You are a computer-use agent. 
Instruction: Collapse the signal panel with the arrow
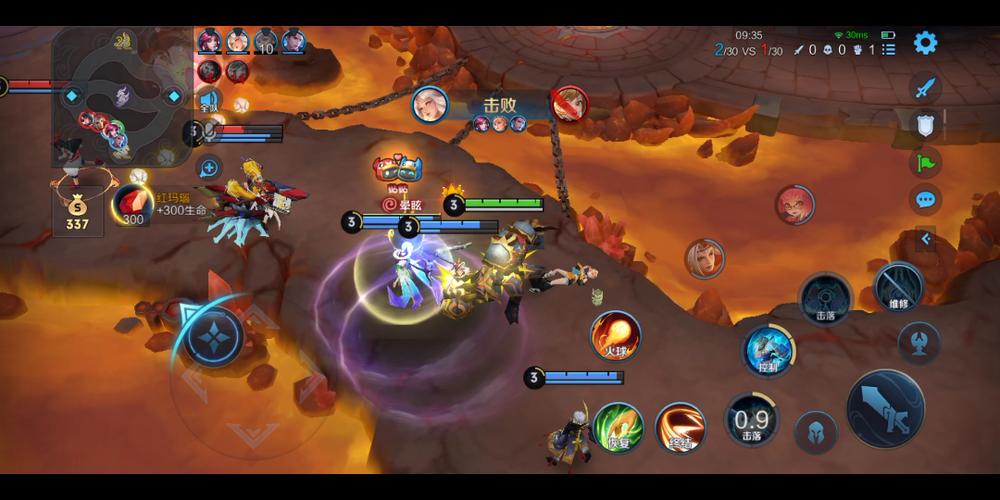click(926, 239)
